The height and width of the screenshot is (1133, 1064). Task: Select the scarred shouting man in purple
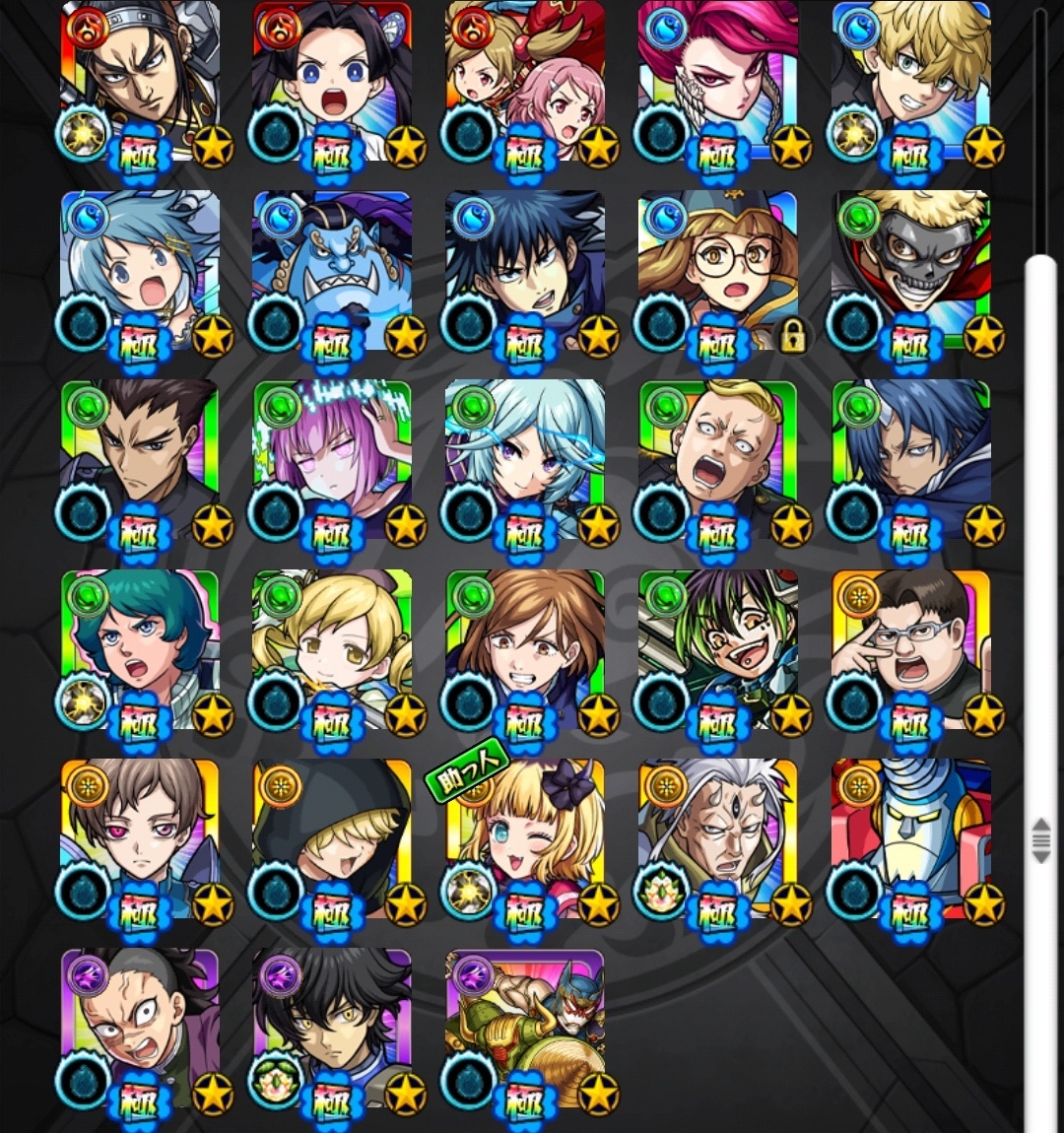140,1030
